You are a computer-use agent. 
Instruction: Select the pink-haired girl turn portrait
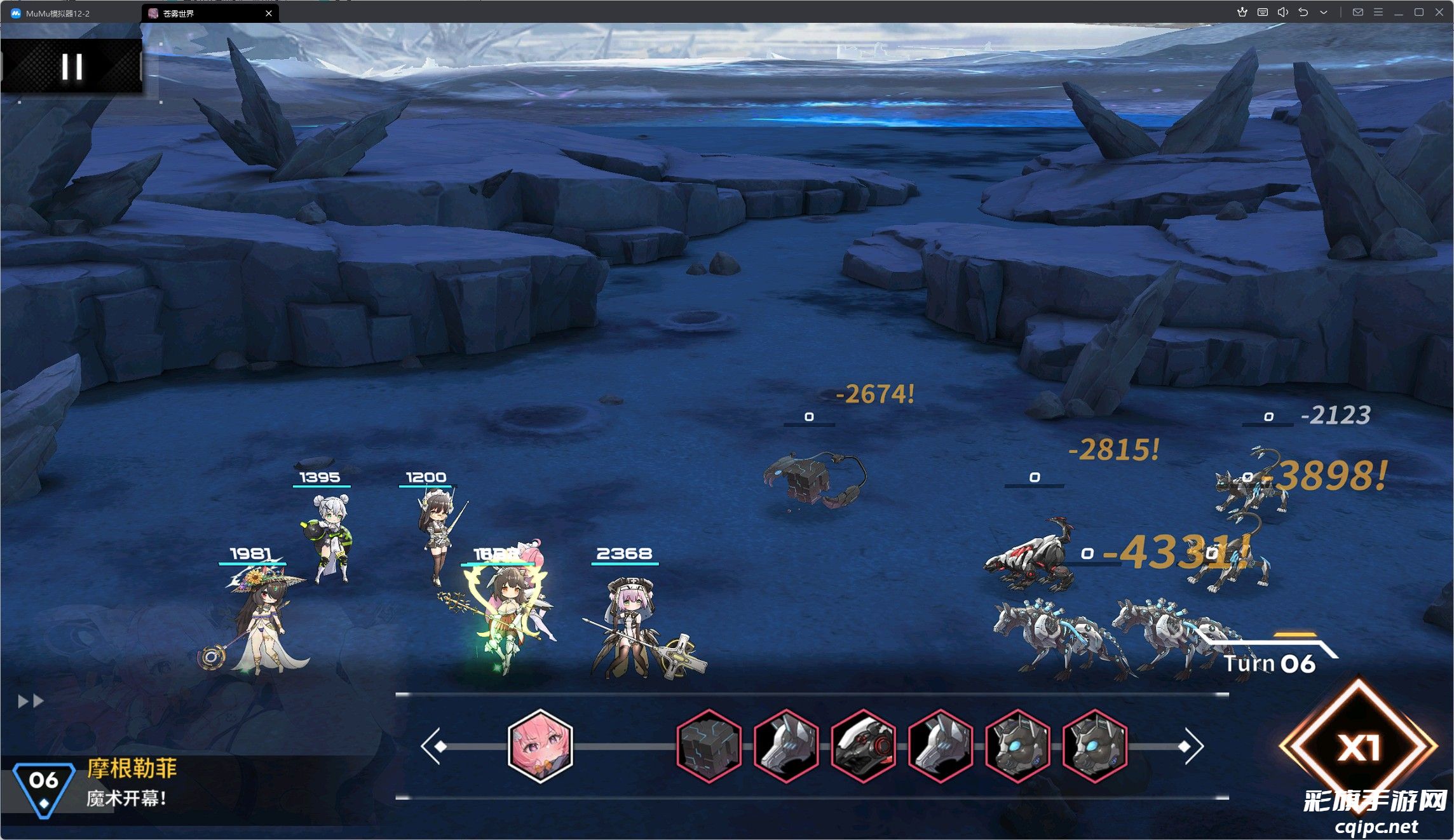[540, 746]
